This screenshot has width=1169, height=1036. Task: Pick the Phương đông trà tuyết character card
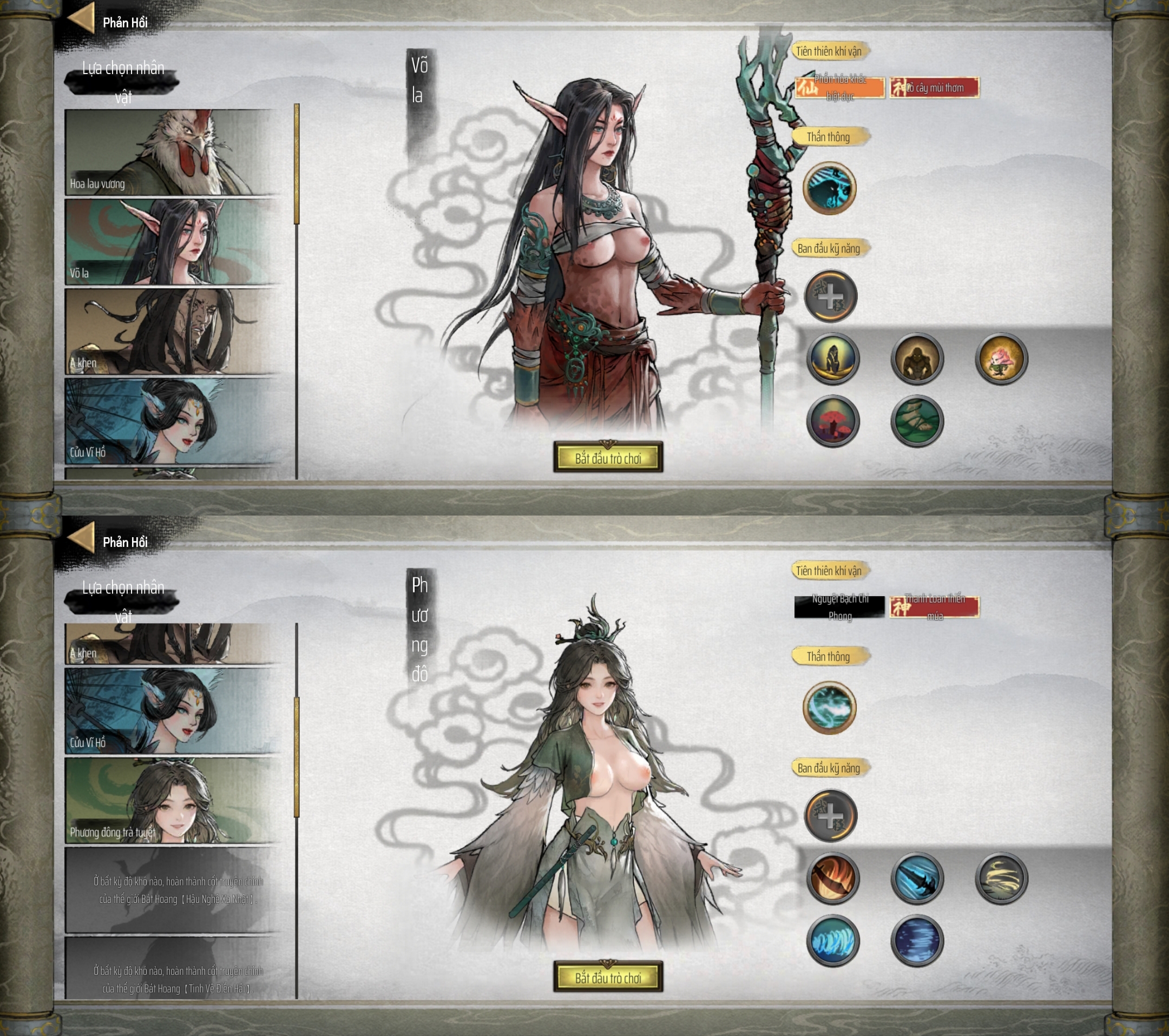pyautogui.click(x=172, y=801)
